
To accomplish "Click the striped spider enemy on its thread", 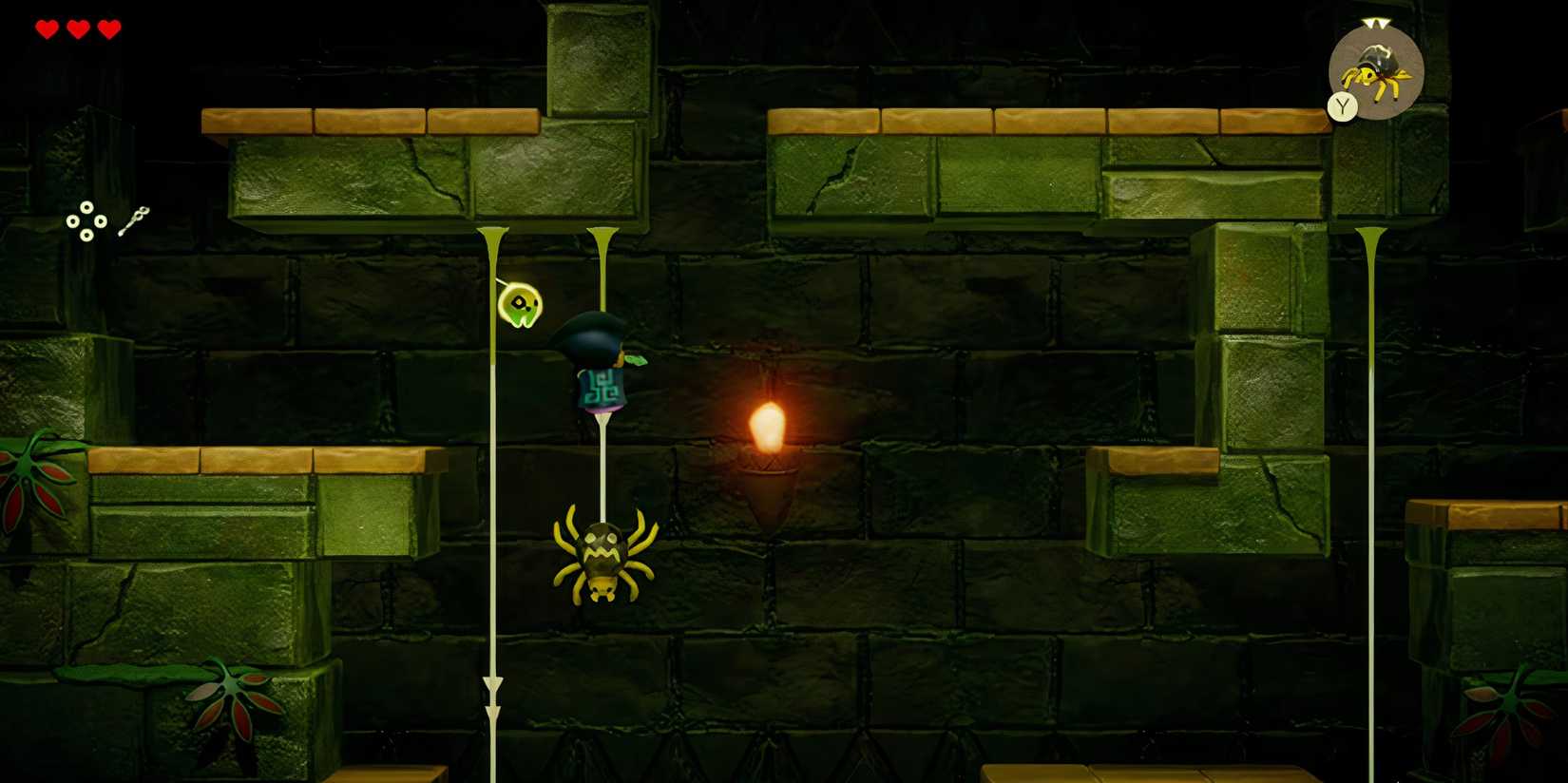I will 602,556.
